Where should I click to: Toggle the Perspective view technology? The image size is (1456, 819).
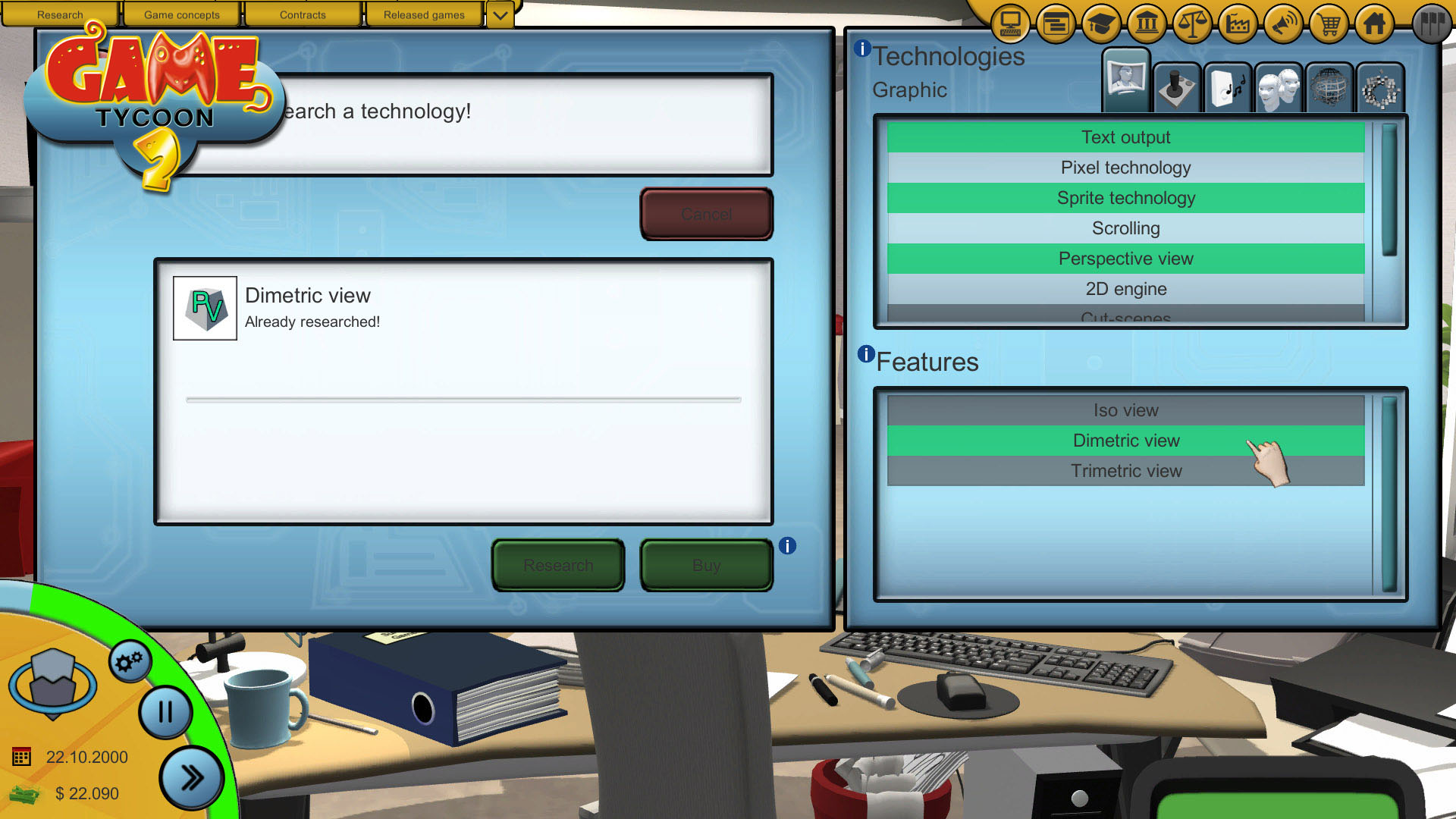point(1125,259)
